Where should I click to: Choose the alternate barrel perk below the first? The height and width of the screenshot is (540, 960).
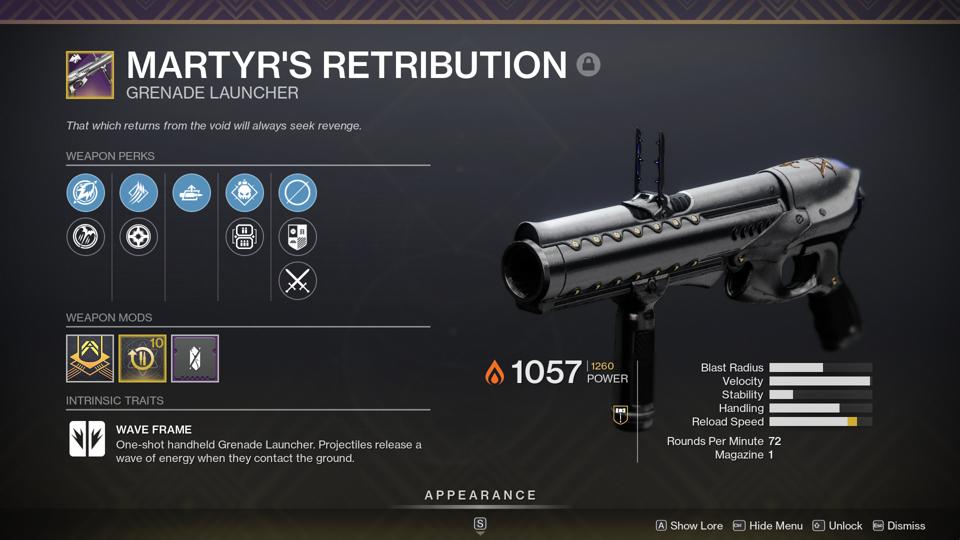86,237
